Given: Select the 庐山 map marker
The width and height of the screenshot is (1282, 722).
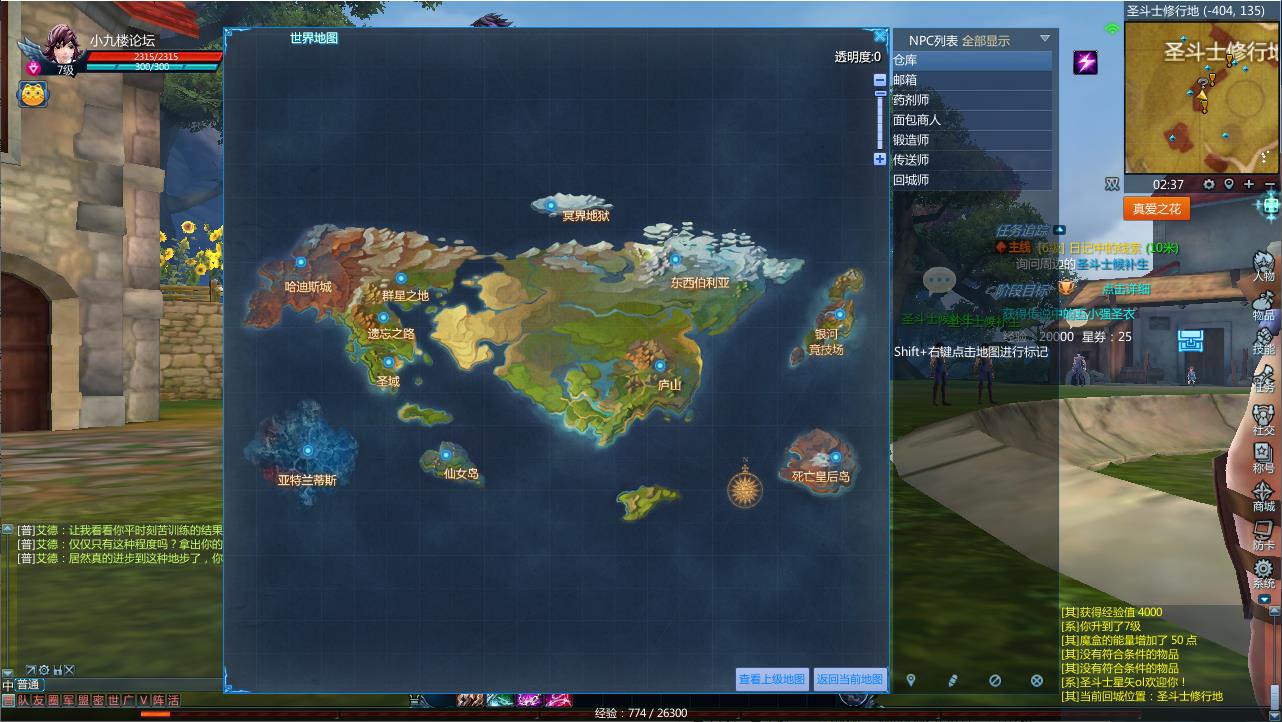Looking at the screenshot, I should 660,366.
